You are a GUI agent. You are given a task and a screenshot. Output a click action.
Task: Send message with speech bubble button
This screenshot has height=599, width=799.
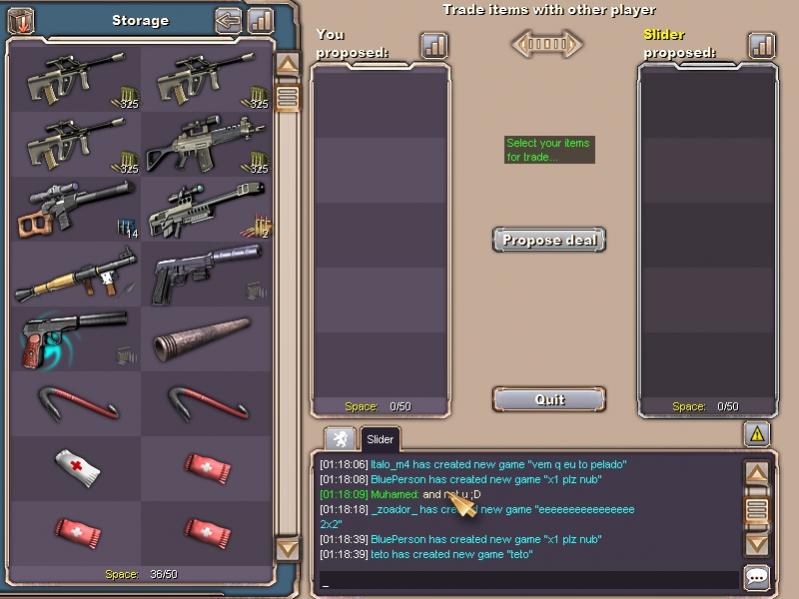pyautogui.click(x=757, y=578)
